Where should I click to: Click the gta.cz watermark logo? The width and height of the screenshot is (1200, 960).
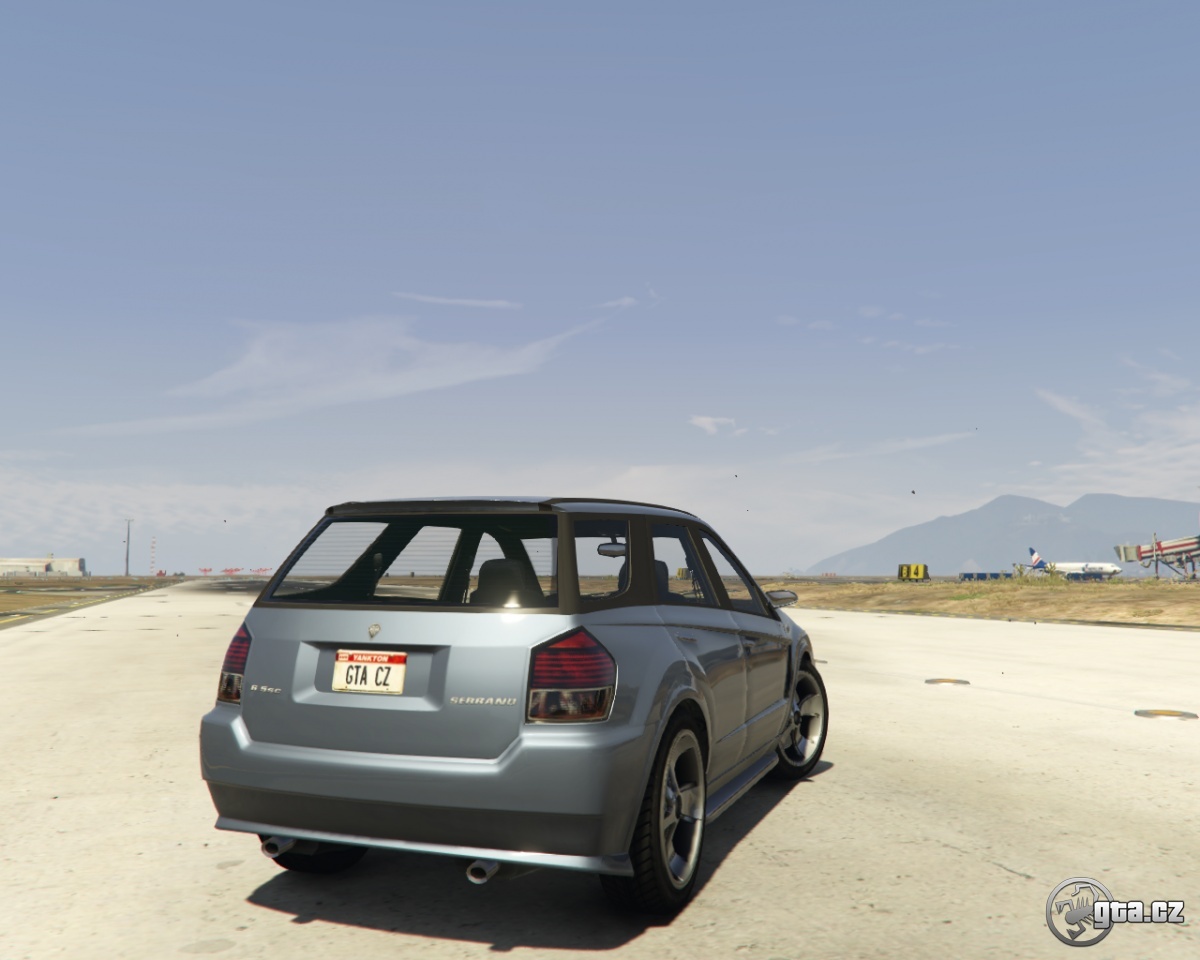click(1113, 911)
